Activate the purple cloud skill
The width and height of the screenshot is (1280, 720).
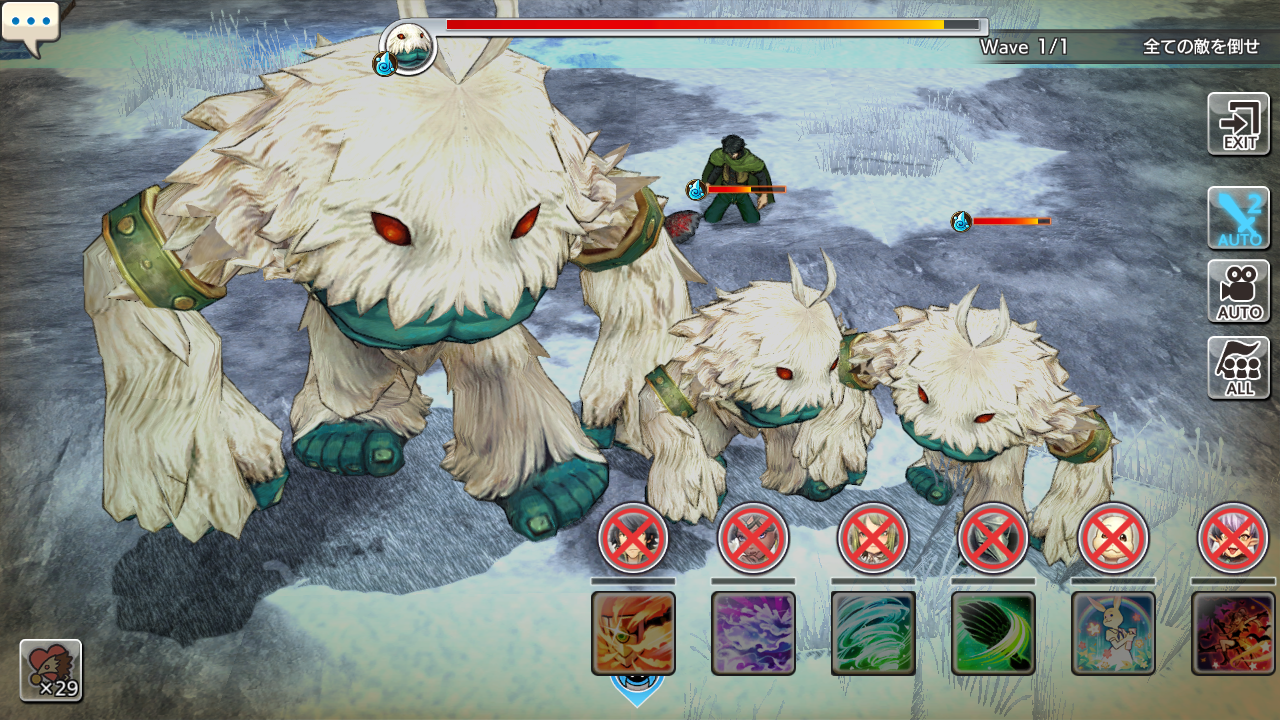[753, 633]
